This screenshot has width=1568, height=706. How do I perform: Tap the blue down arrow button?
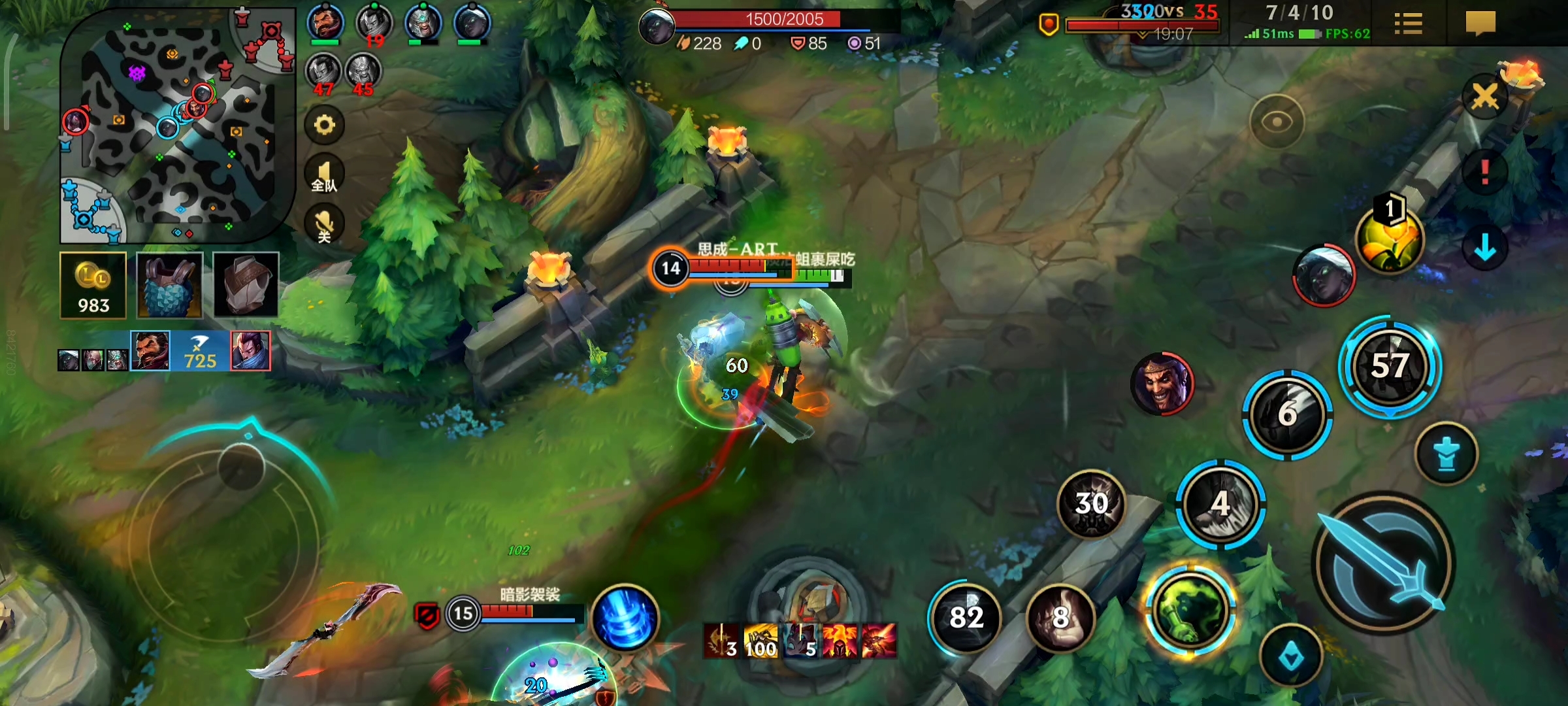1484,247
